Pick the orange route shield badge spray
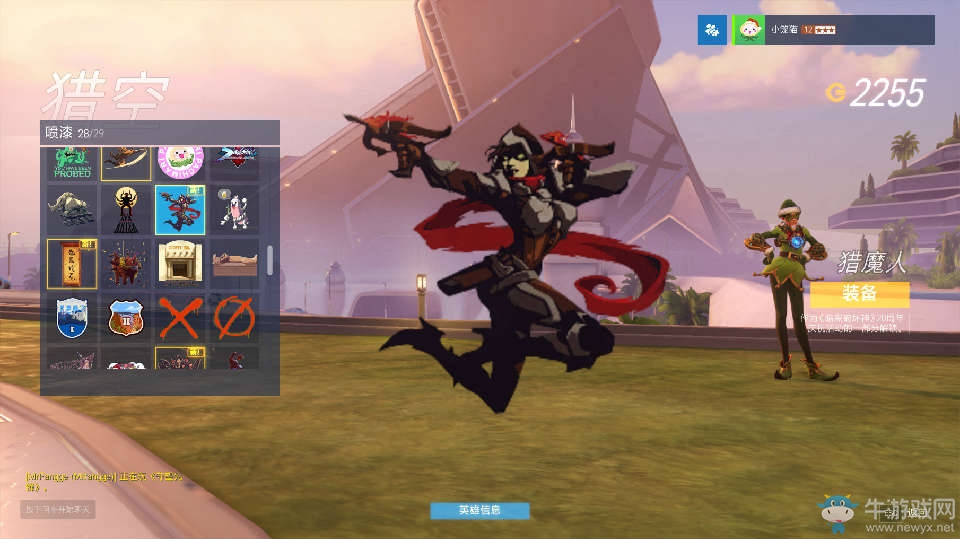This screenshot has height=539, width=960. [126, 318]
